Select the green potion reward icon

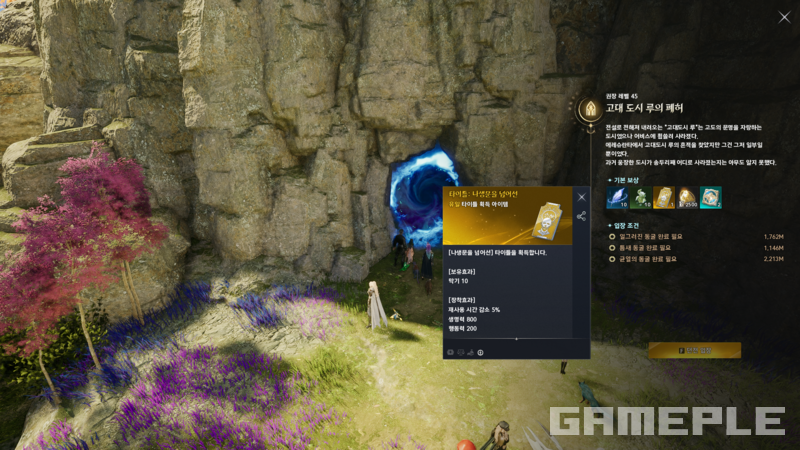[x=640, y=198]
